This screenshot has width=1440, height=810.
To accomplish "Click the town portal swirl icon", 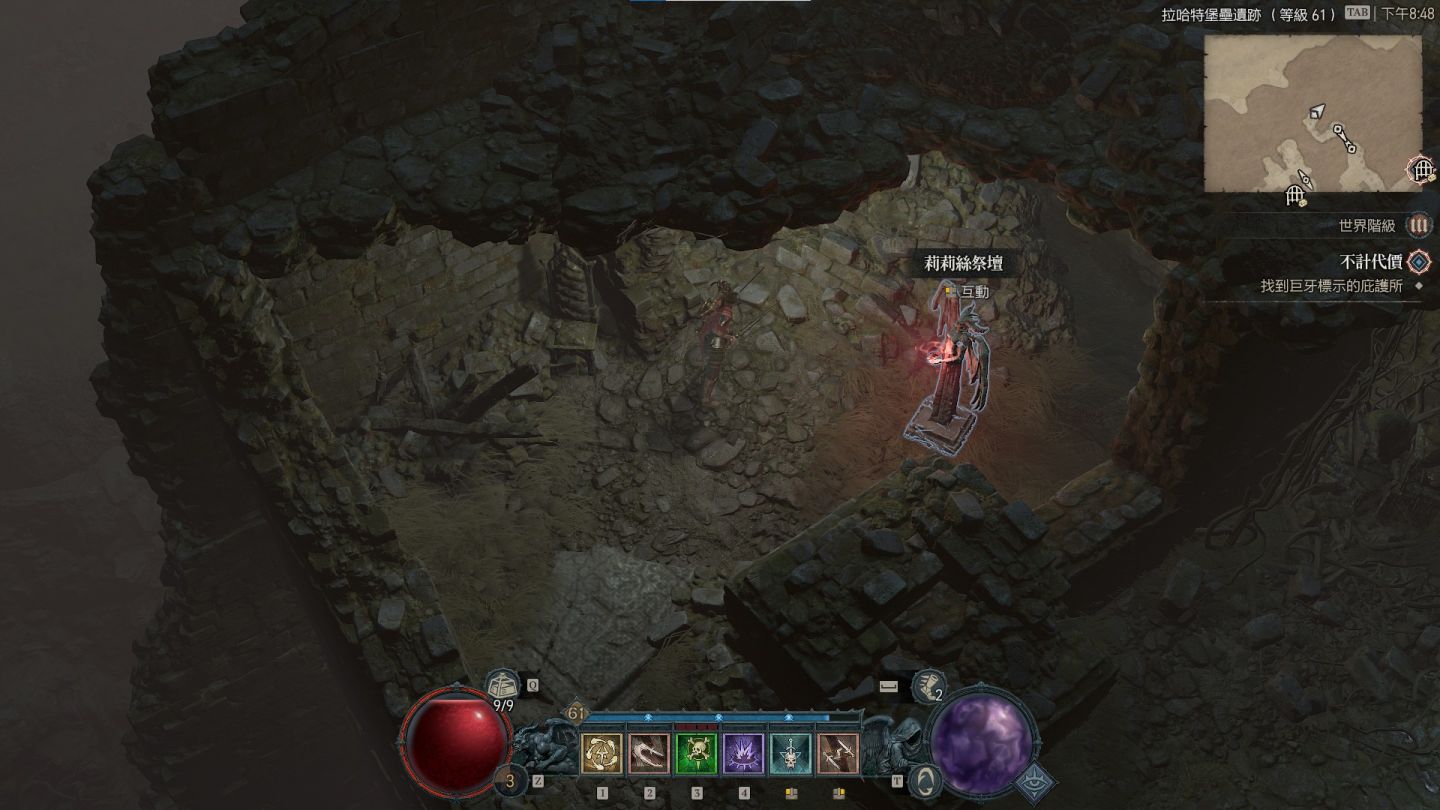I will point(928,780).
